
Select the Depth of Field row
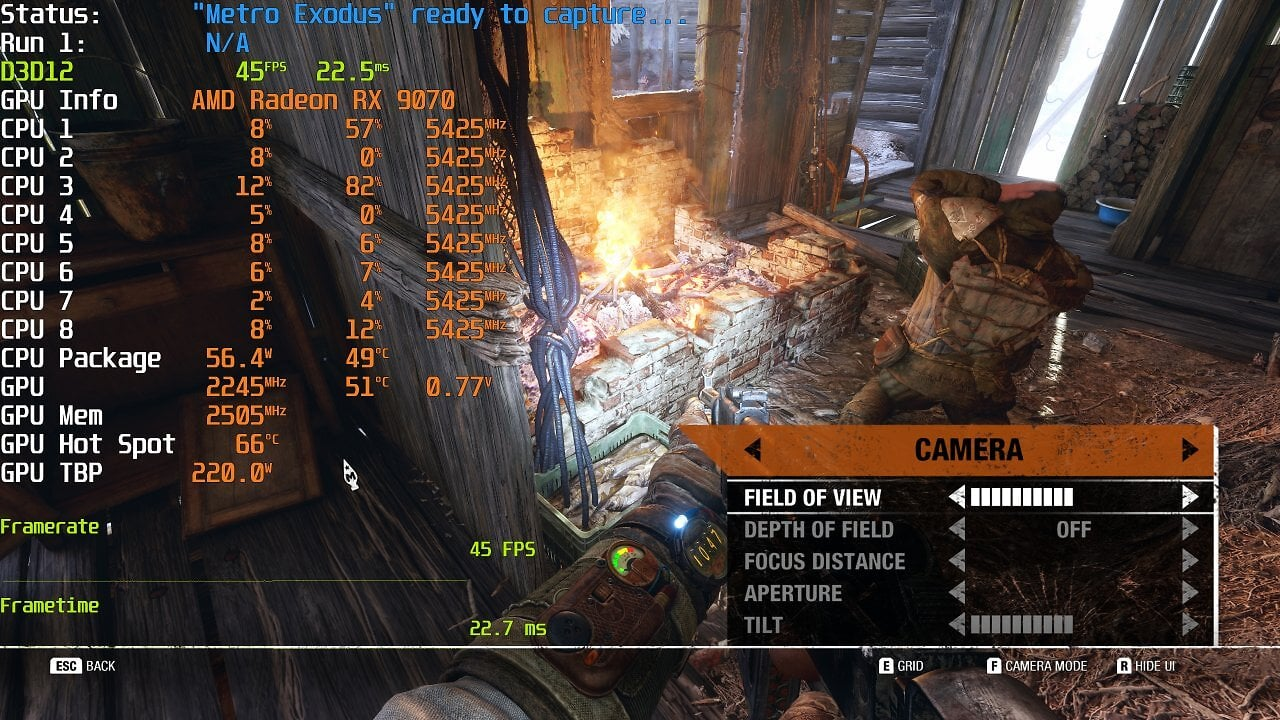[818, 529]
